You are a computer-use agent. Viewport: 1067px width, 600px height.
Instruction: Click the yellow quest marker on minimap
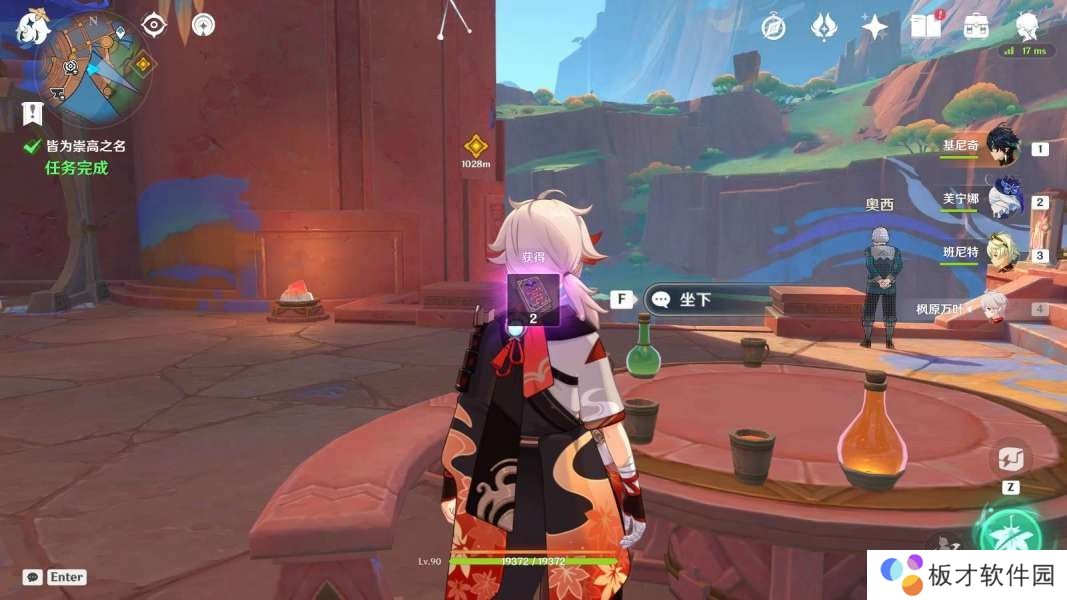pos(143,65)
